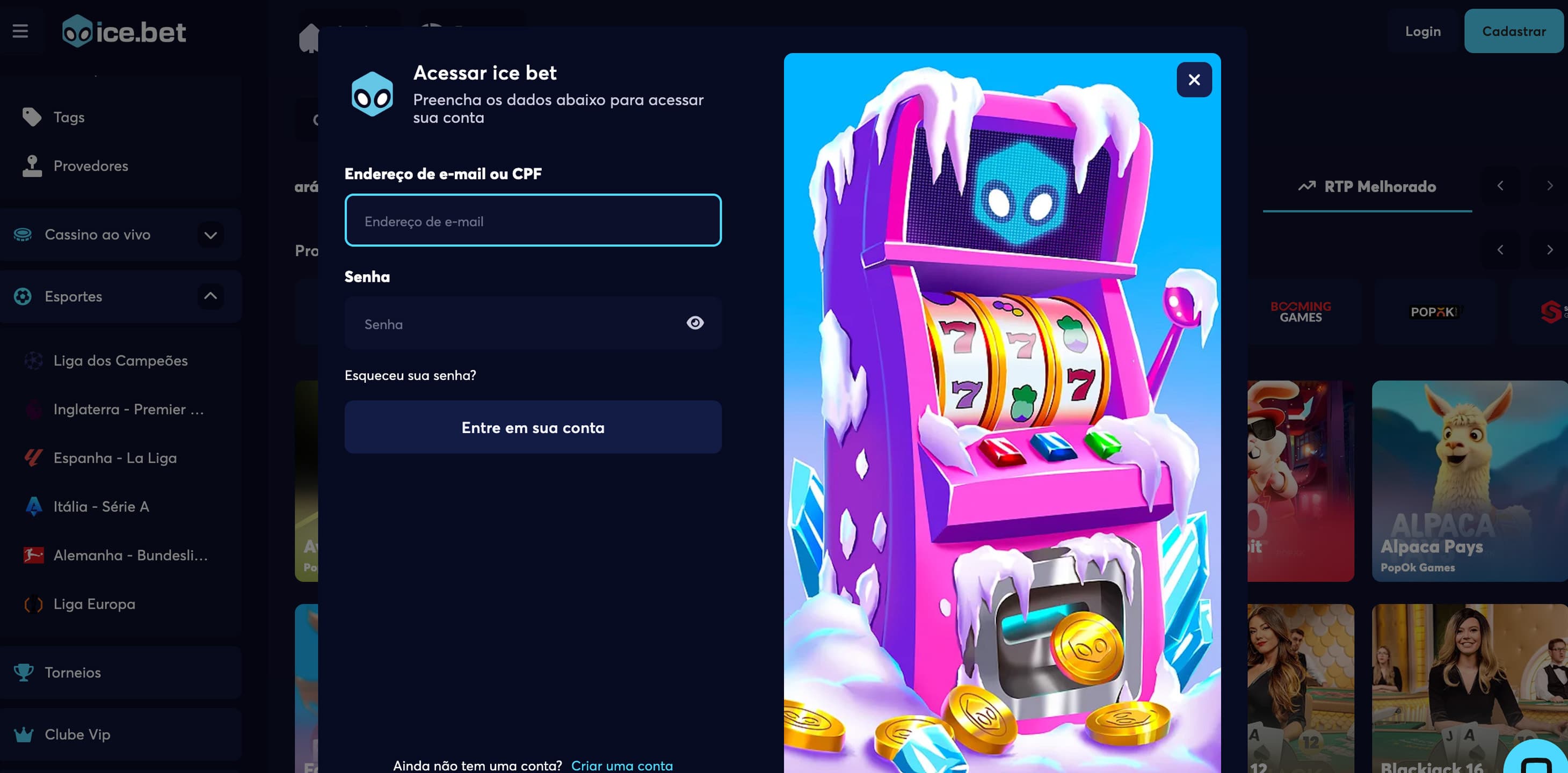Screen dimensions: 1568x773
Task: Expand the Cassino ao vivo section
Action: (210, 235)
